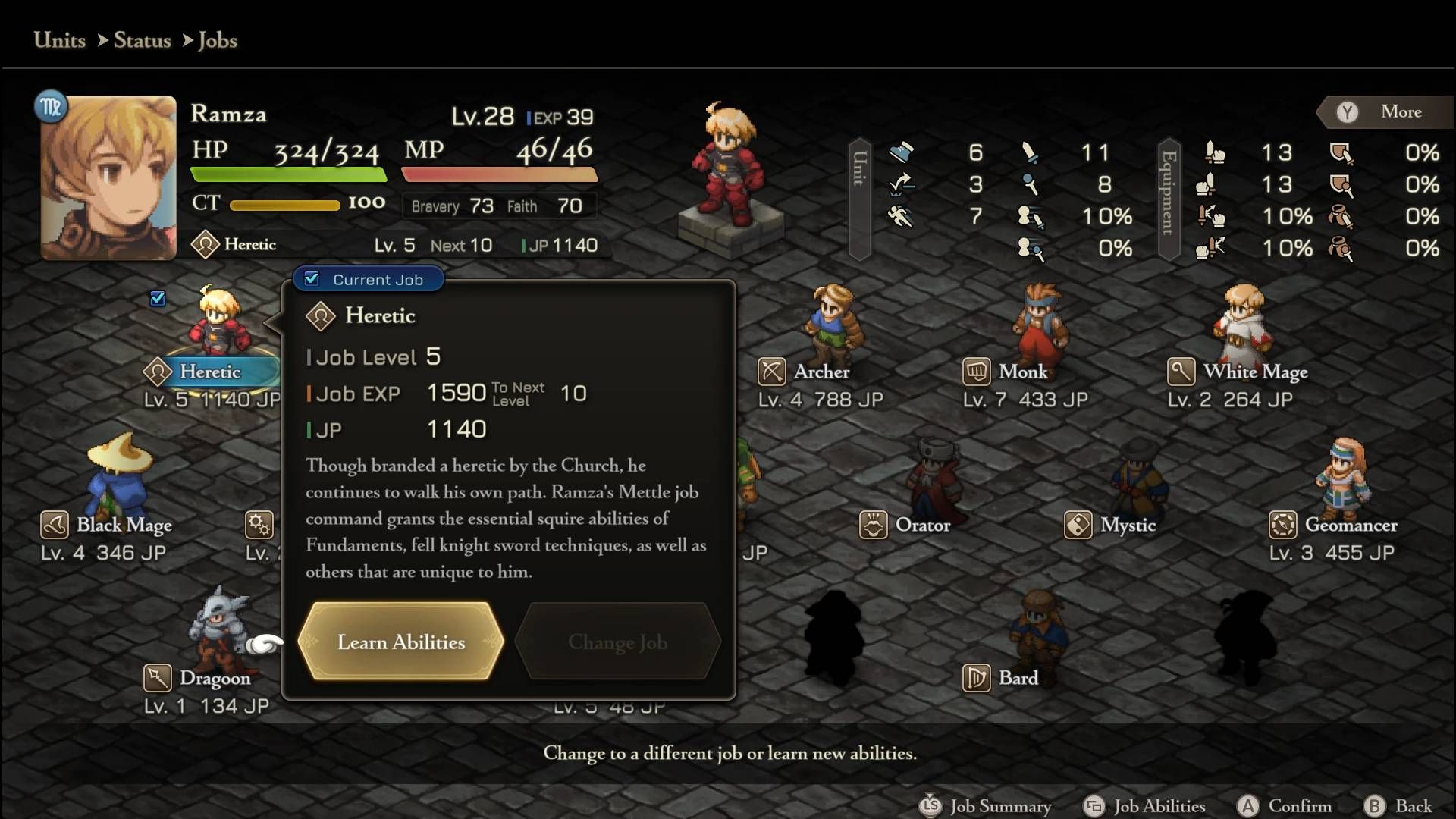Select the White Mage job icon

tap(1183, 372)
